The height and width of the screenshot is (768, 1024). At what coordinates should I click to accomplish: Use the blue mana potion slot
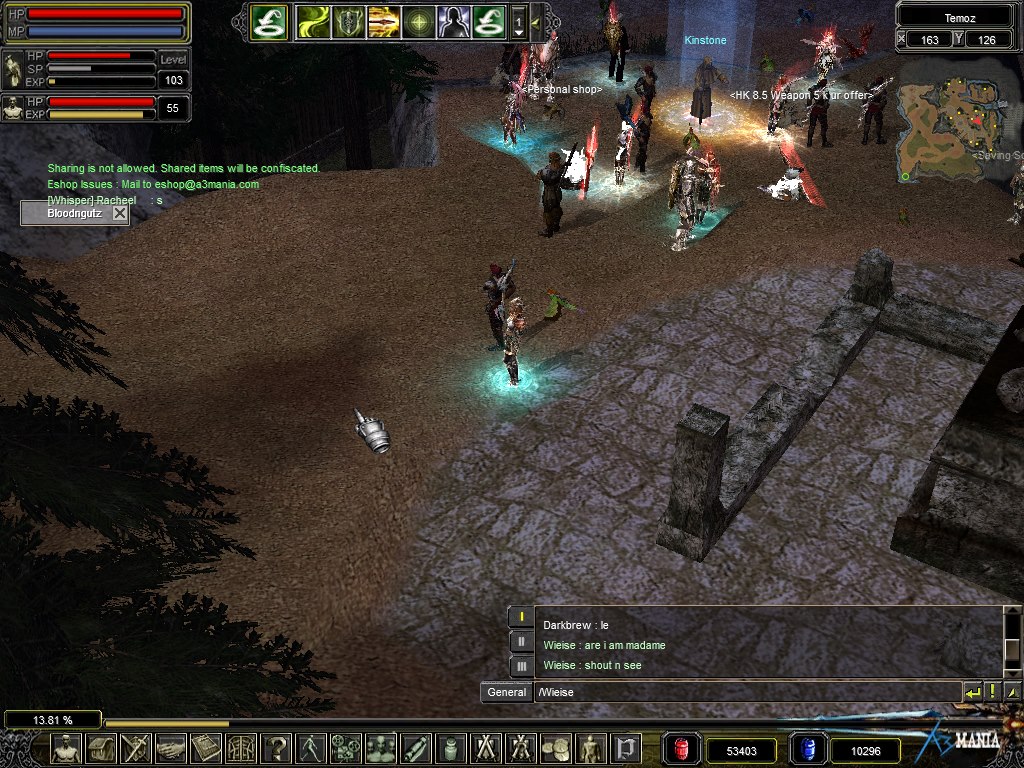point(808,749)
